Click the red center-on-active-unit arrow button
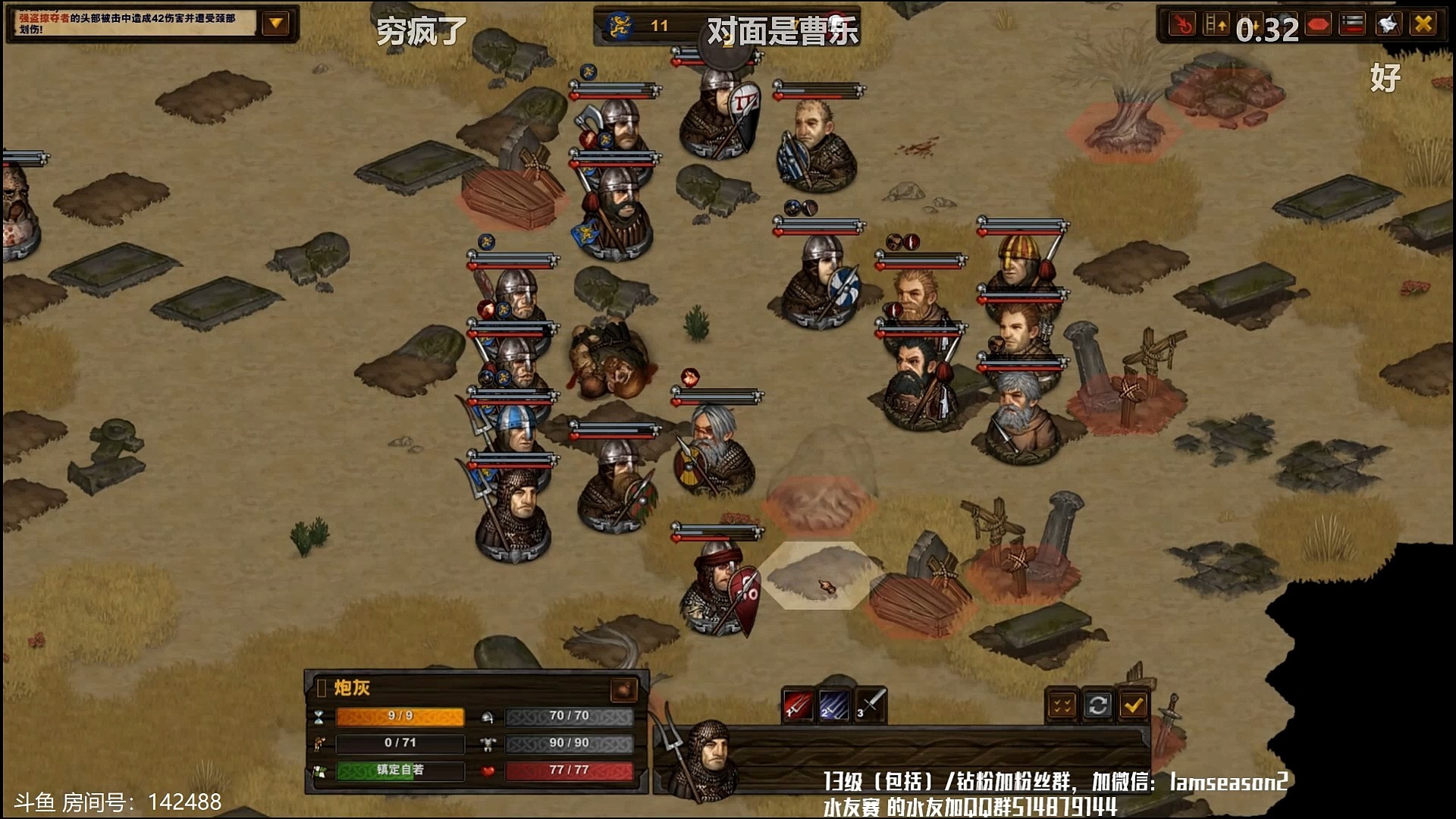 [1181, 25]
